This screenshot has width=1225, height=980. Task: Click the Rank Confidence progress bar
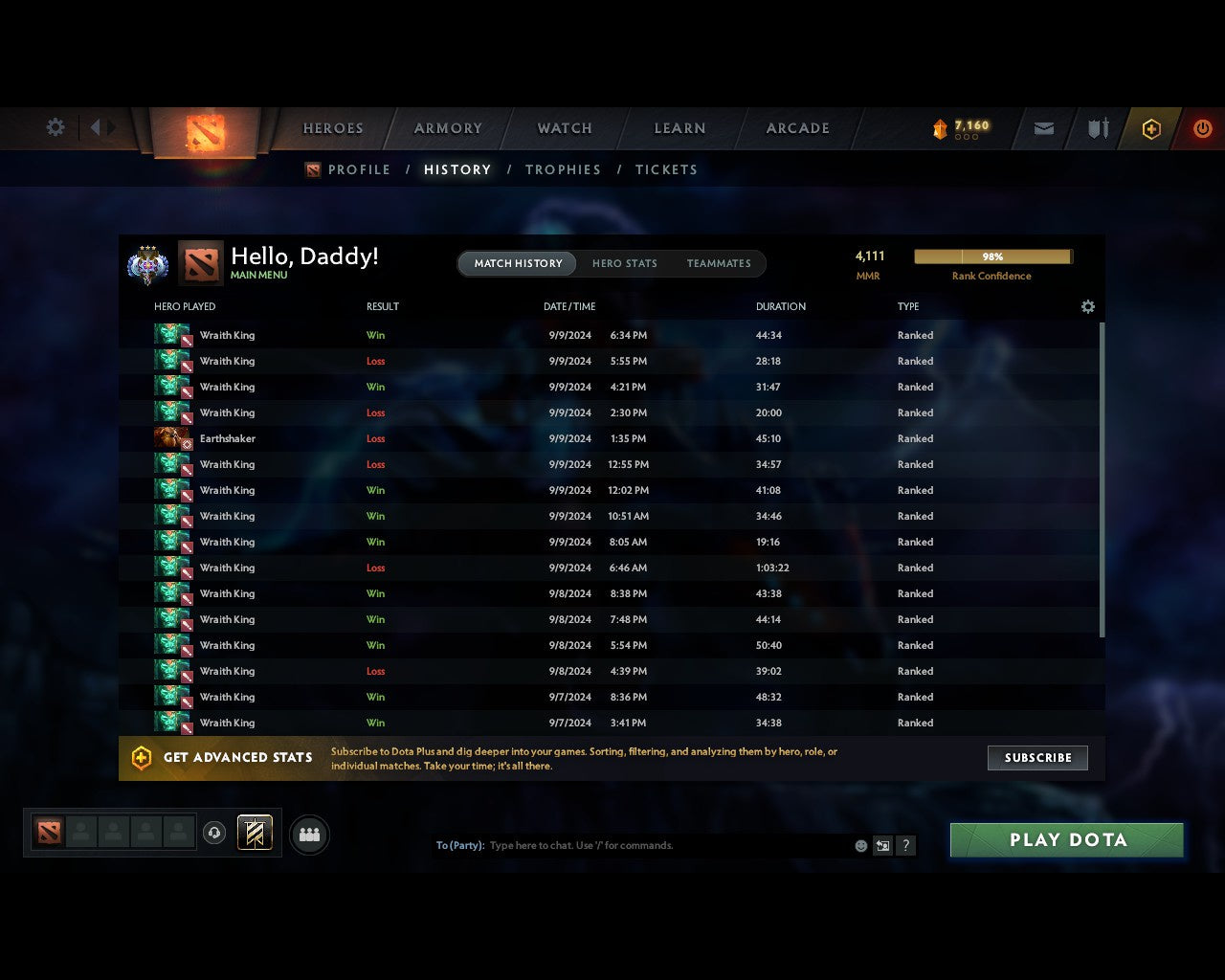(x=992, y=256)
